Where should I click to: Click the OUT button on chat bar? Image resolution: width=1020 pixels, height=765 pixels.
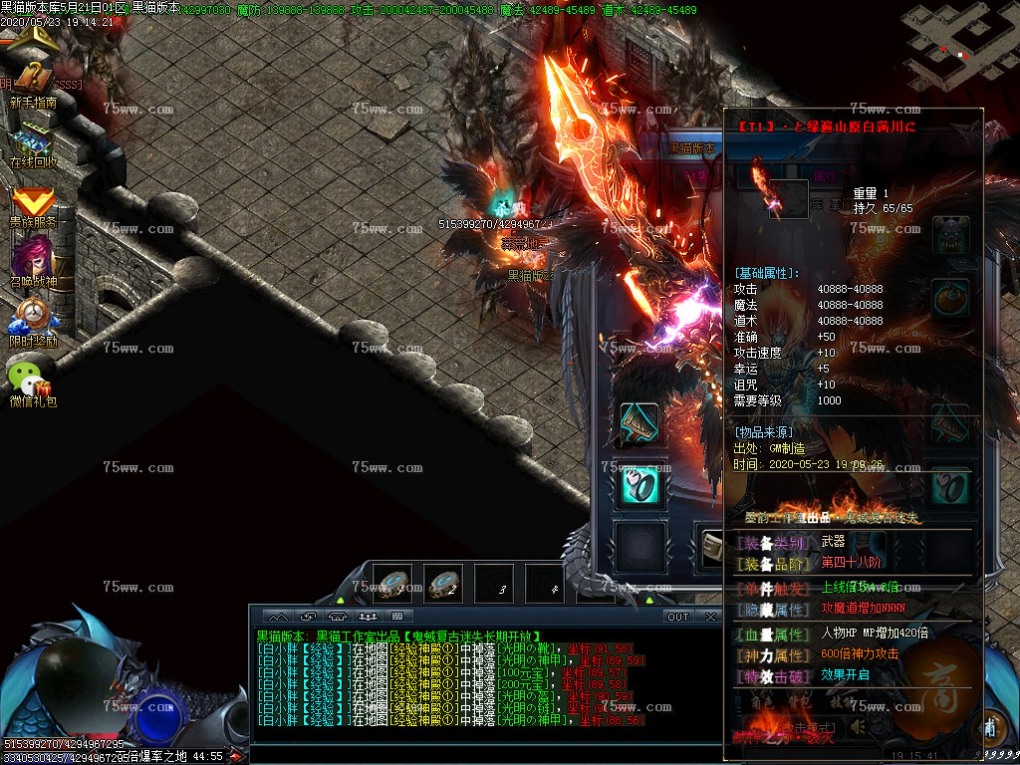678,617
